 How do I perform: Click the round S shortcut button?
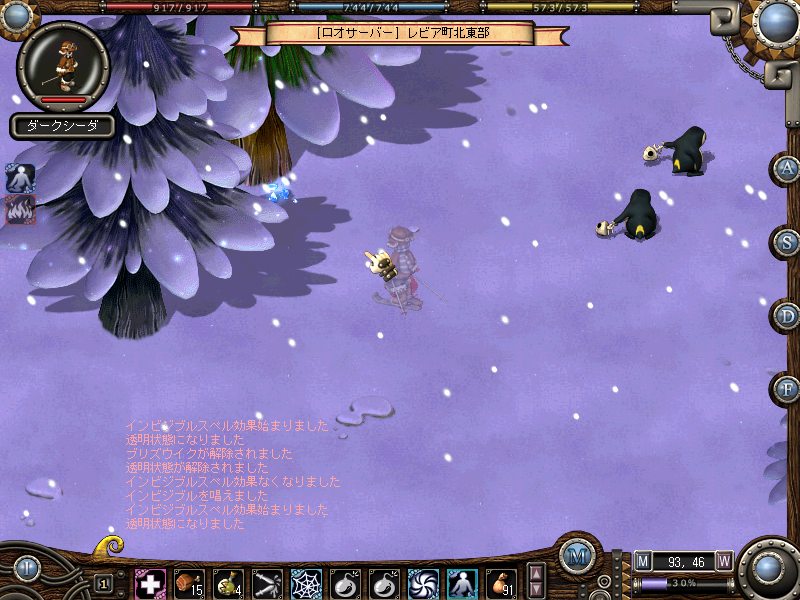tap(787, 242)
